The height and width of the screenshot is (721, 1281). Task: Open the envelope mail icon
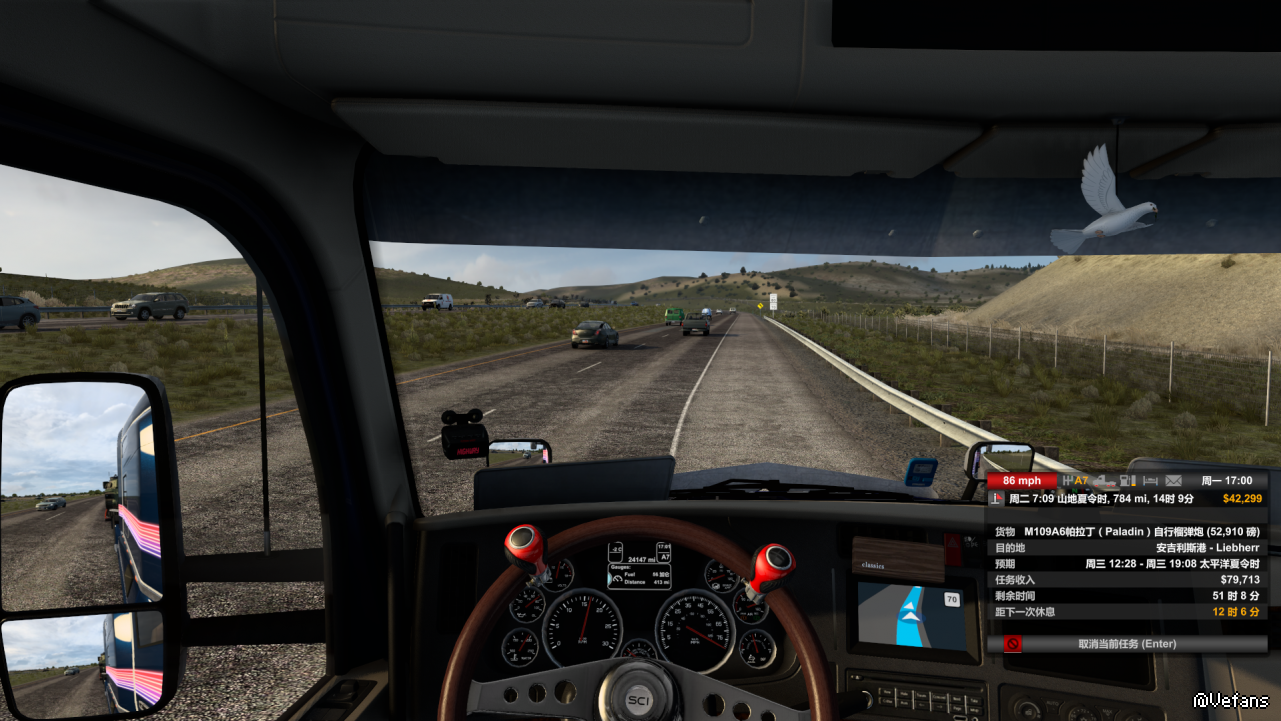point(1173,481)
